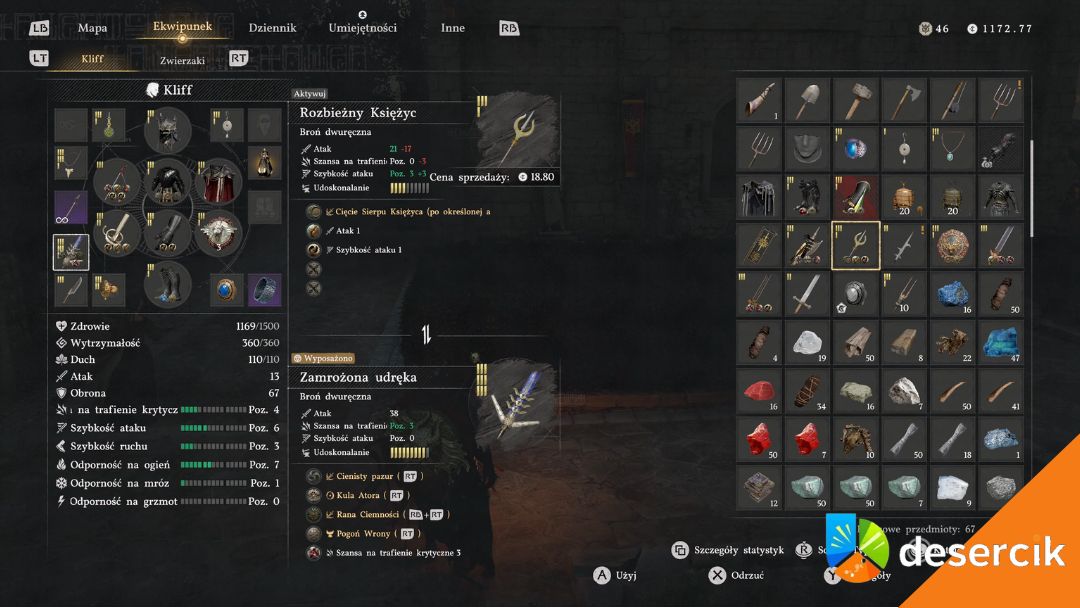Choose the blue ore stack of 16

click(953, 295)
